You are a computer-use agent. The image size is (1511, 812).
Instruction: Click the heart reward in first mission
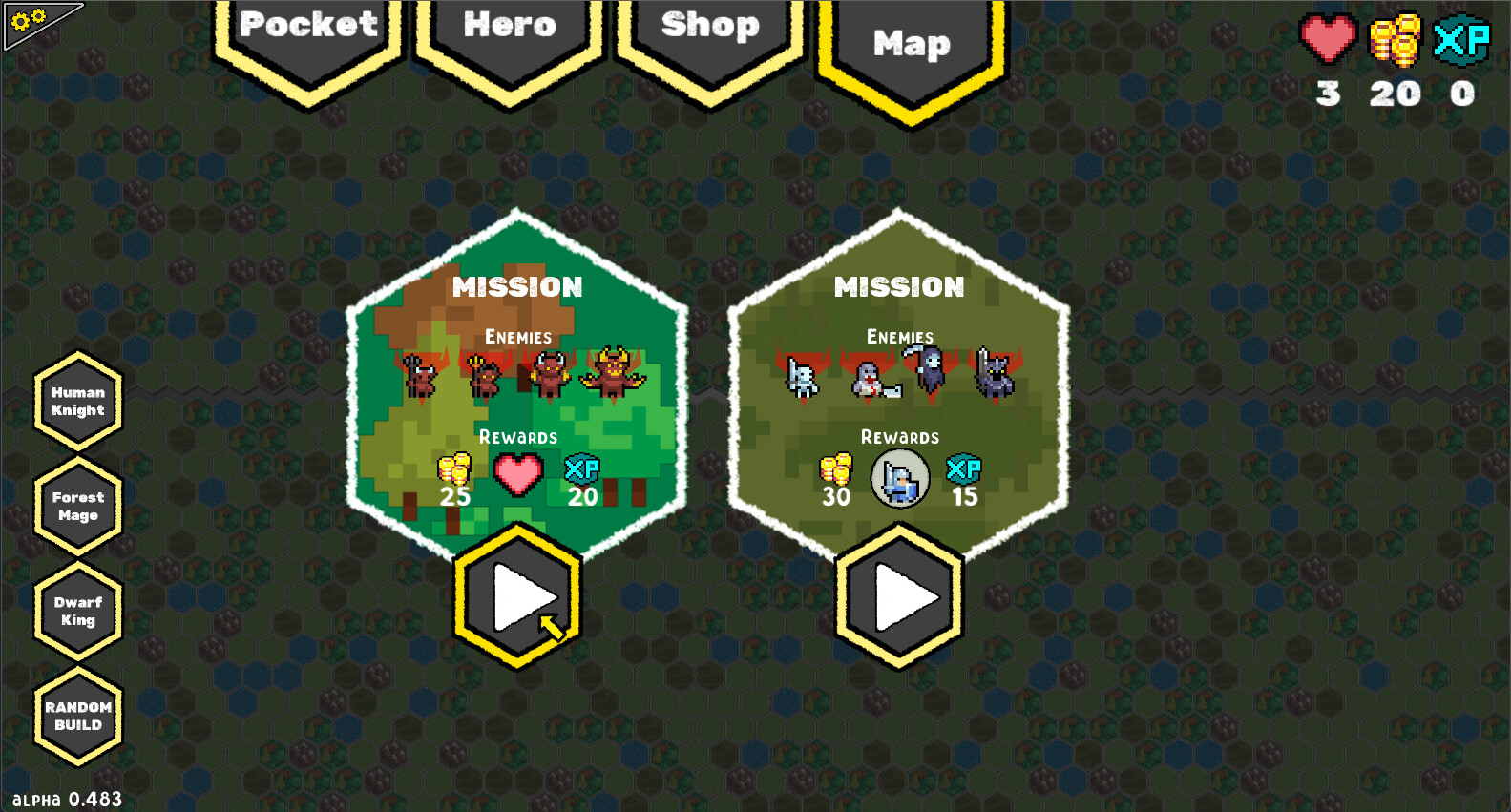coord(516,474)
